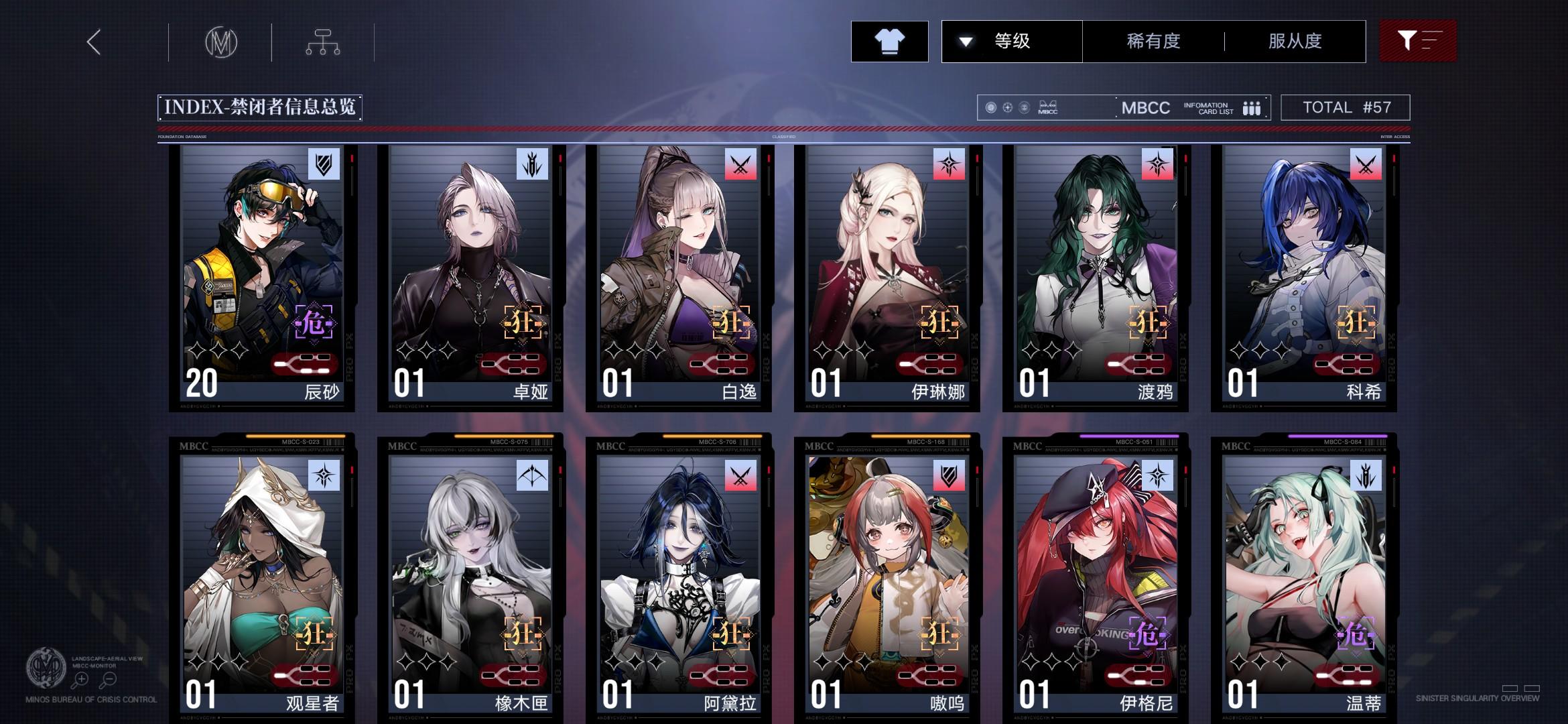This screenshot has height=724, width=1568.
Task: Click the shield class badge on 辰砂's card
Action: (325, 163)
